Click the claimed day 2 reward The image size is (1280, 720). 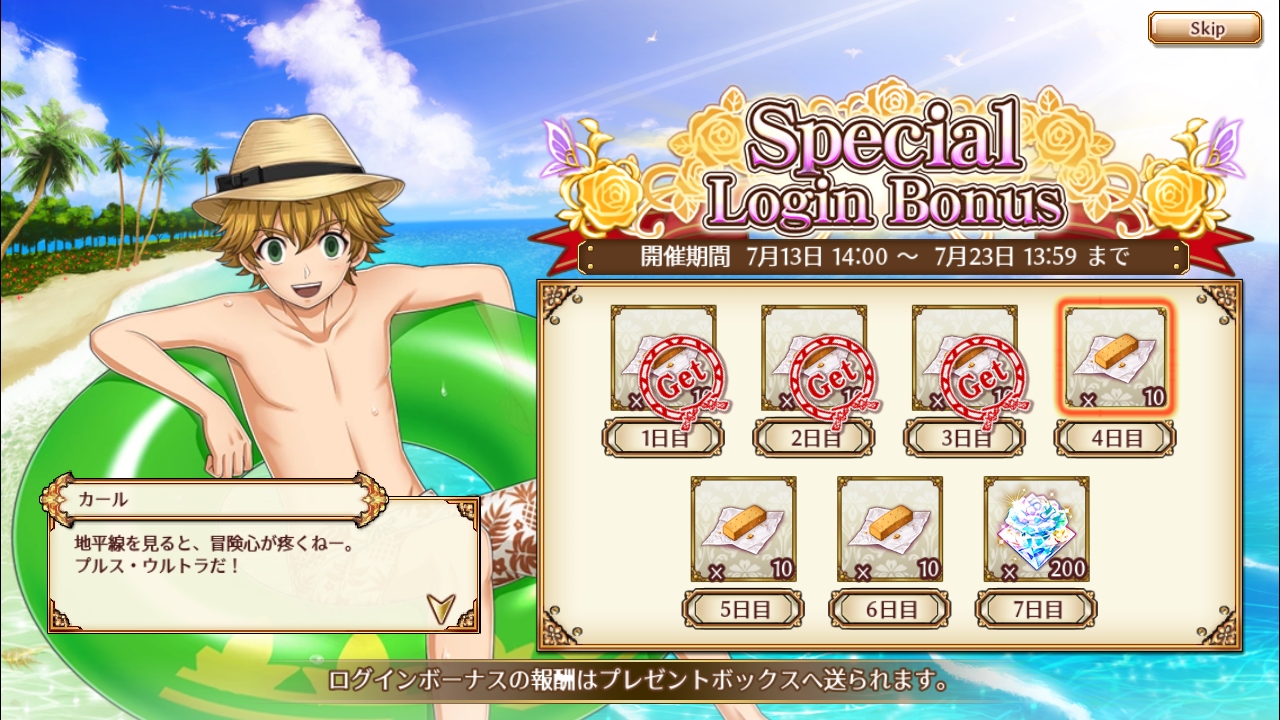(814, 359)
